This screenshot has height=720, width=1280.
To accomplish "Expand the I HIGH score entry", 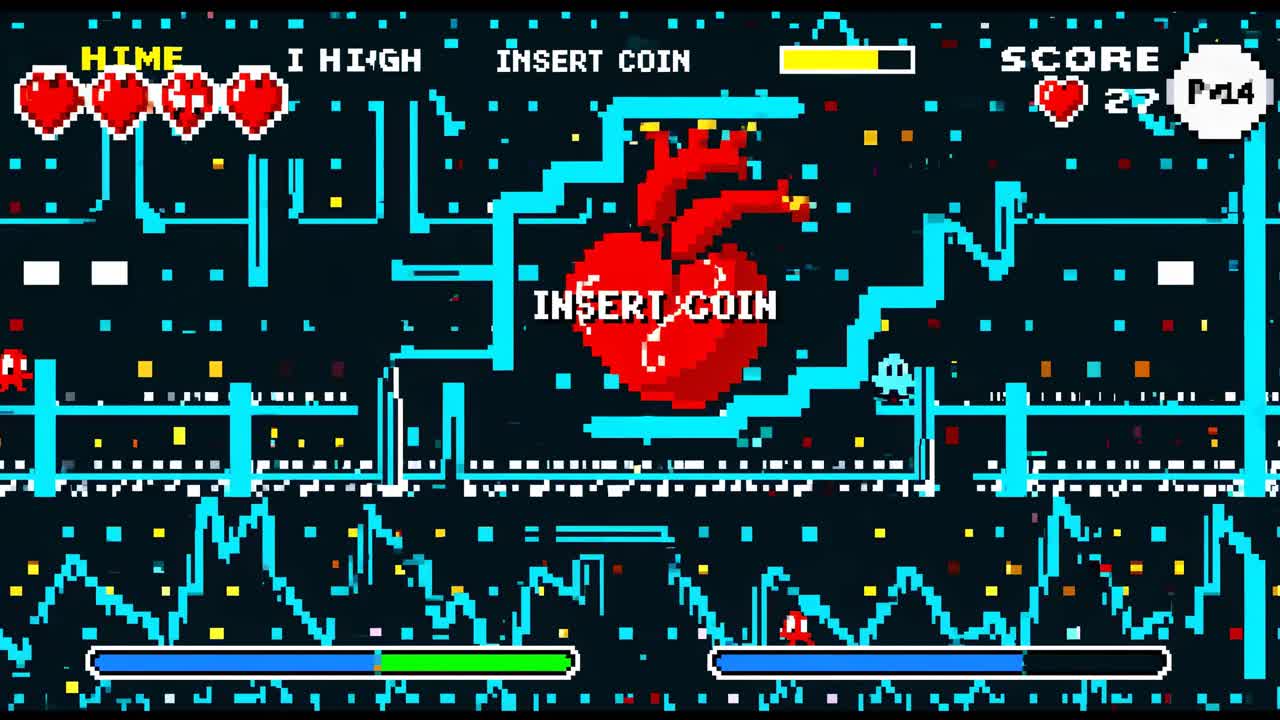I will click(355, 60).
